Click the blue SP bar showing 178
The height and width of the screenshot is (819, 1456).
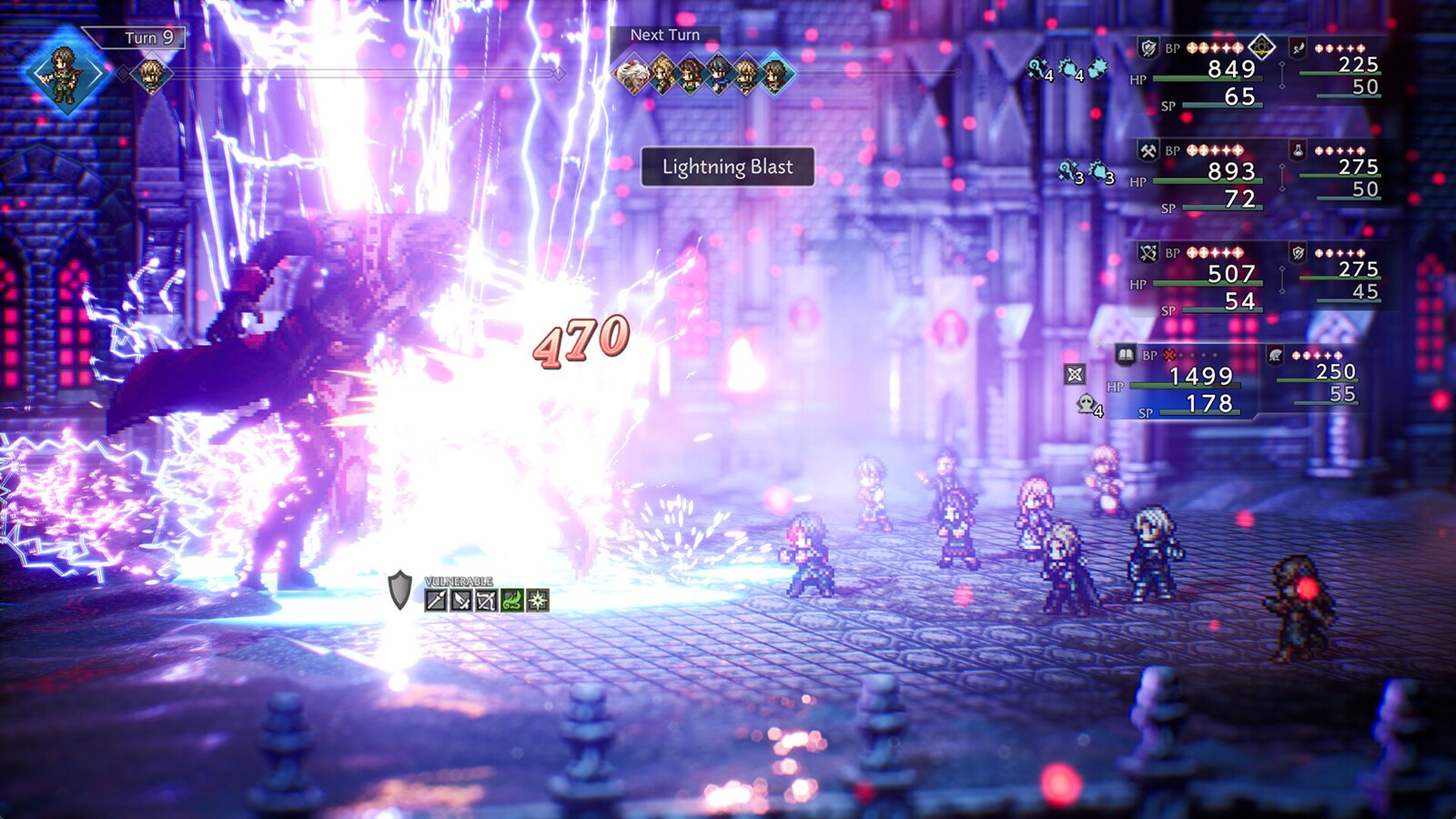(1199, 413)
